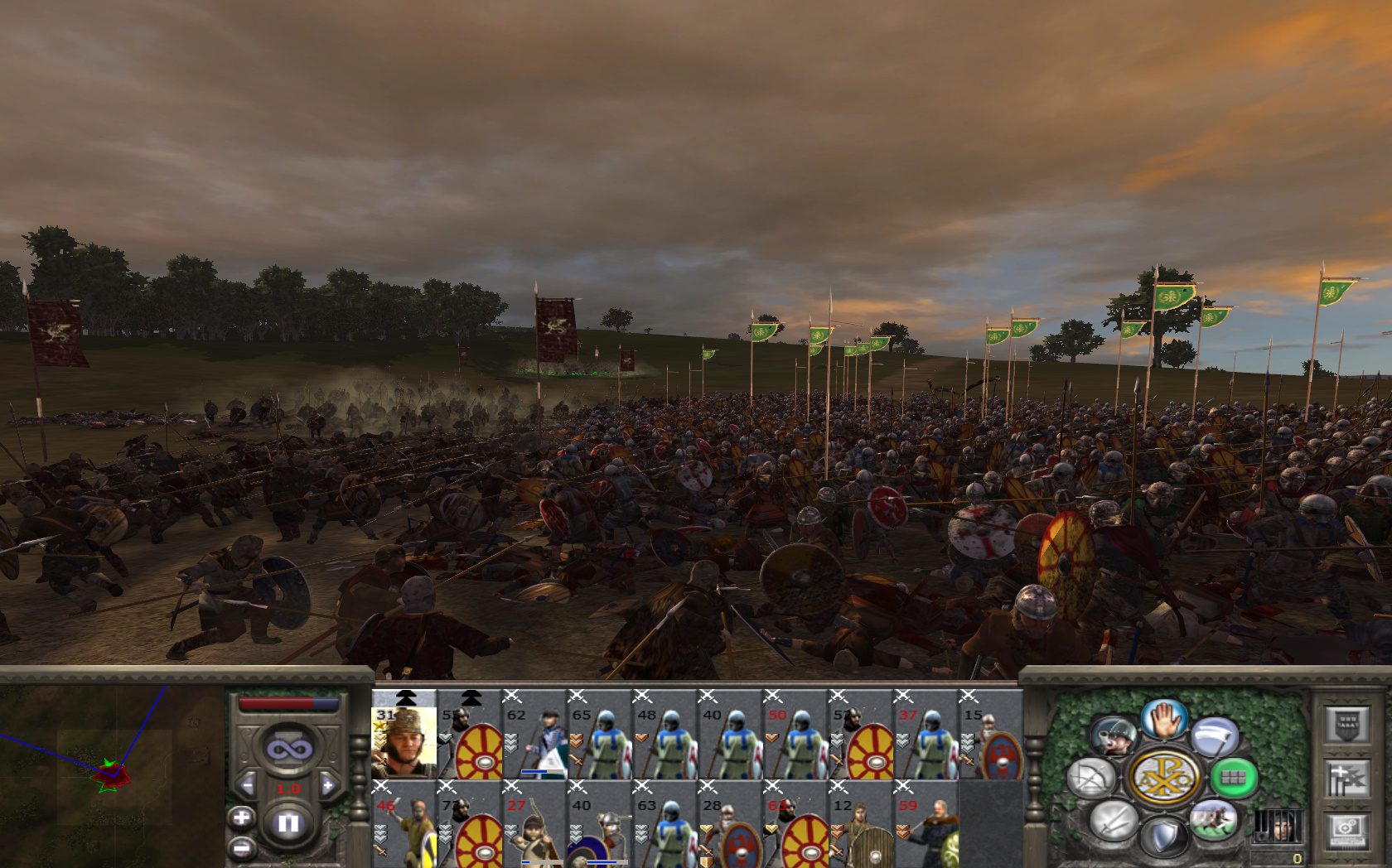Activate the halt order (raised hand)

click(x=1164, y=719)
